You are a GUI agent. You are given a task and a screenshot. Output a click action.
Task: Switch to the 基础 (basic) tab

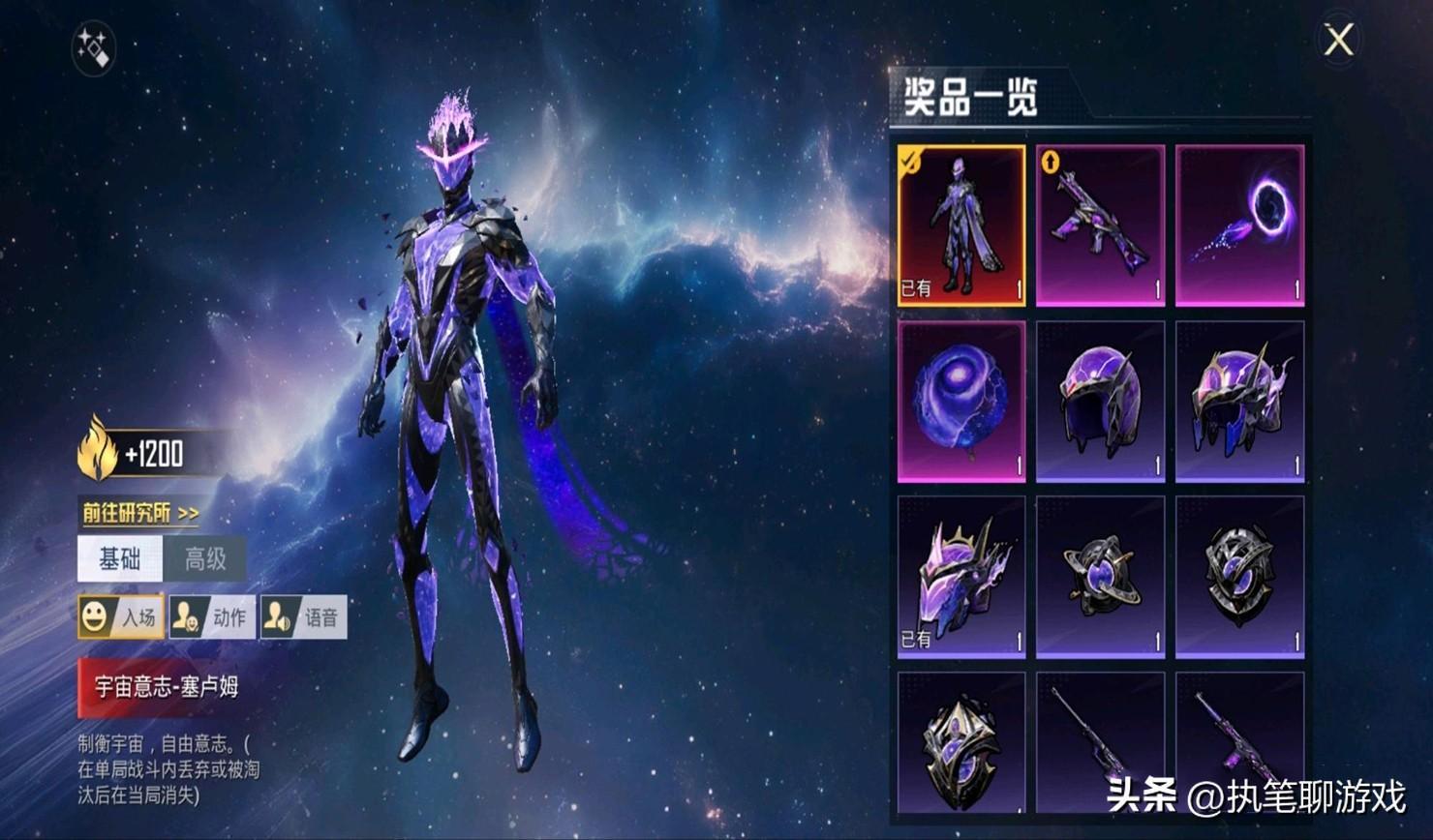point(120,559)
